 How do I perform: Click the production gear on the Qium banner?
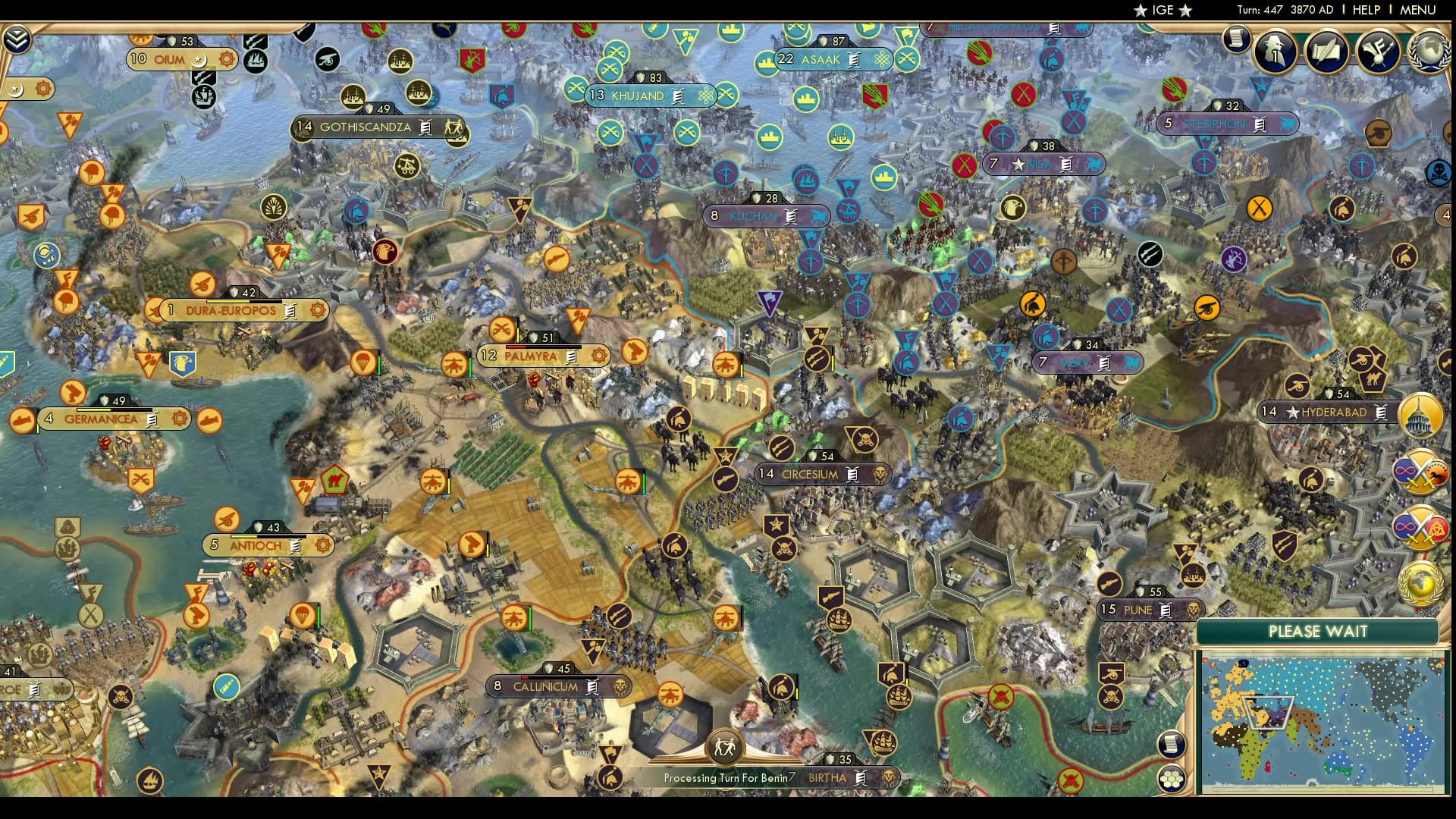coord(224,58)
